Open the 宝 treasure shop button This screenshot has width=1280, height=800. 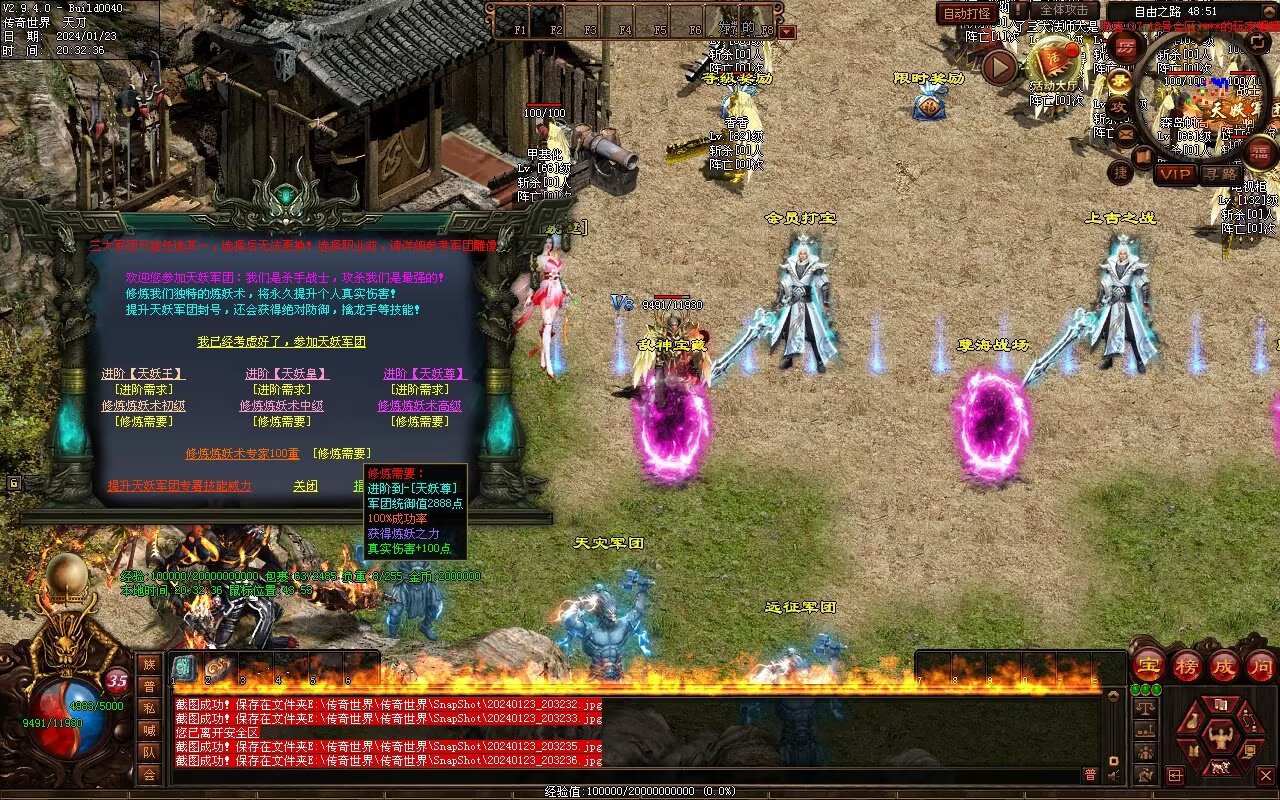coord(1148,665)
